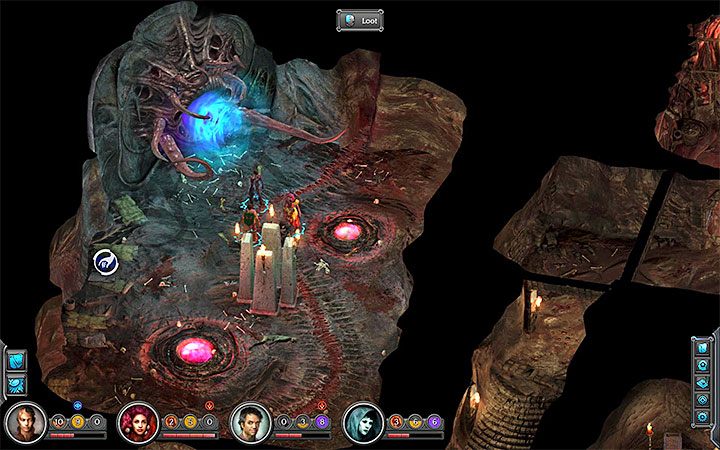Image resolution: width=720 pixels, height=450 pixels.
Task: Select the blond male party member portrait
Action: (x=24, y=424)
